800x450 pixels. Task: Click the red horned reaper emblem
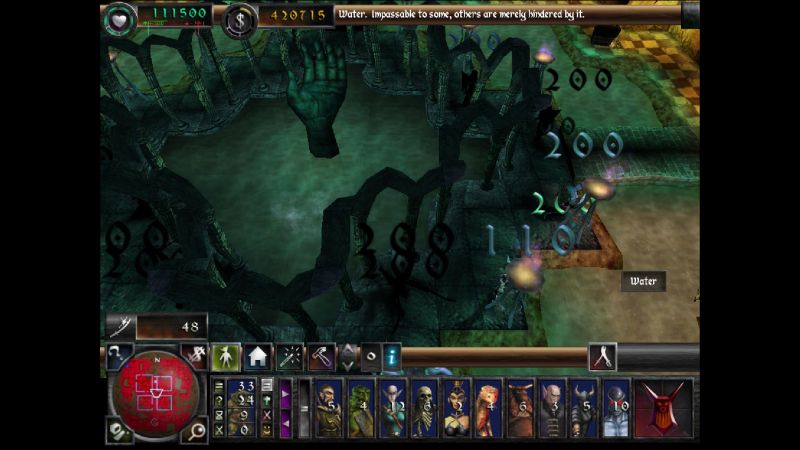[x=663, y=407]
